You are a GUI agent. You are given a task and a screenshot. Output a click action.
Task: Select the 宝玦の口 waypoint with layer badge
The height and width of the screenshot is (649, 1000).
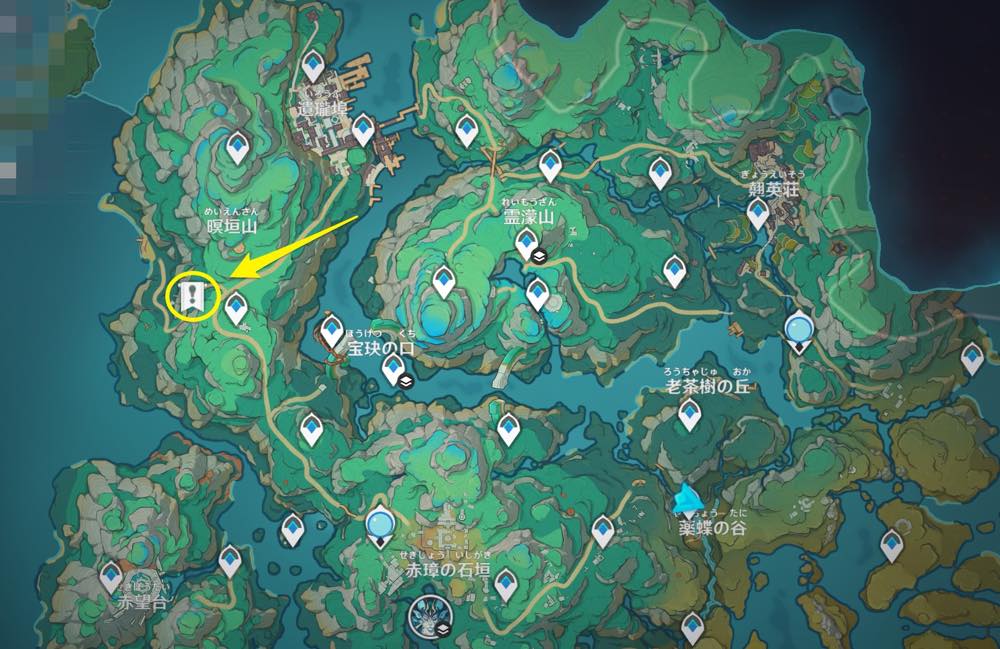coord(394,368)
